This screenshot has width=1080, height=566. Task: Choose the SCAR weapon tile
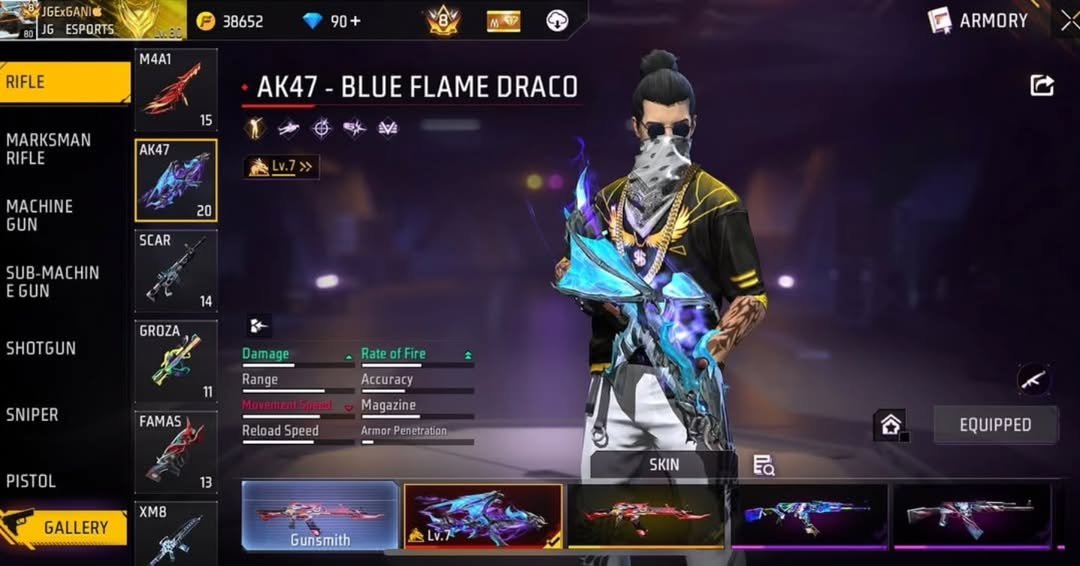pos(176,271)
